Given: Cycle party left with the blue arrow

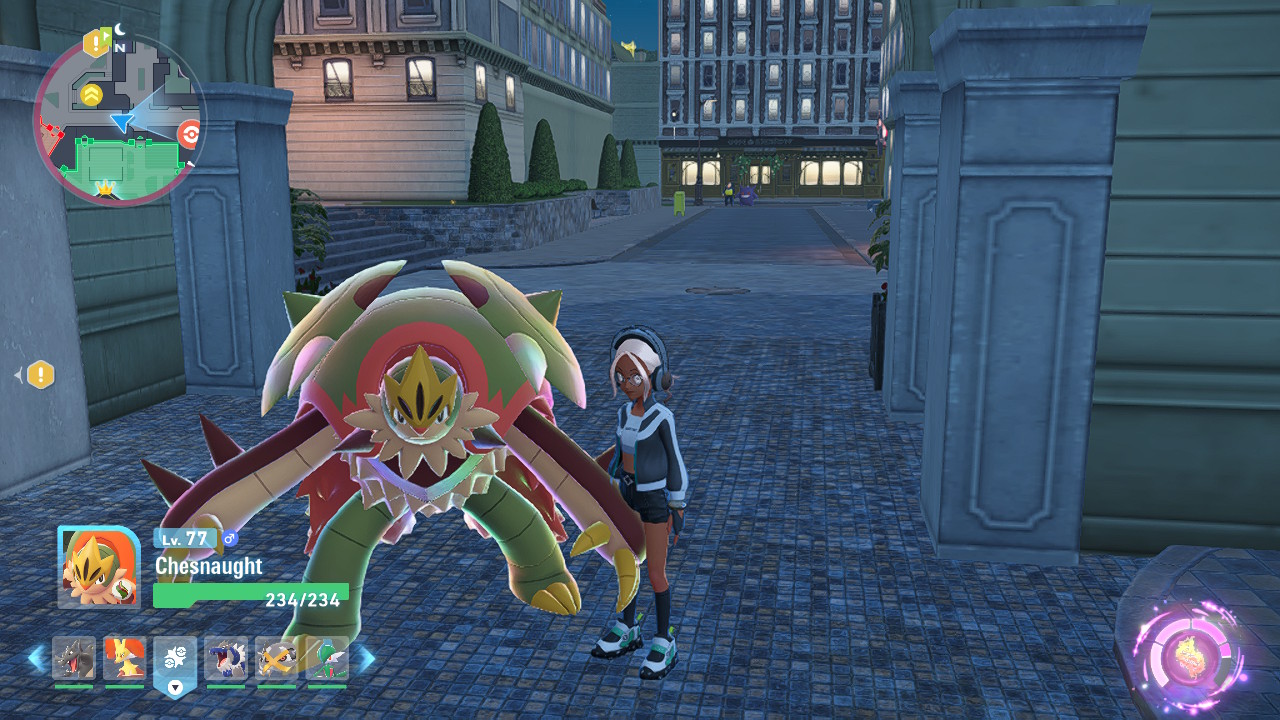Looking at the screenshot, I should coord(36,658).
